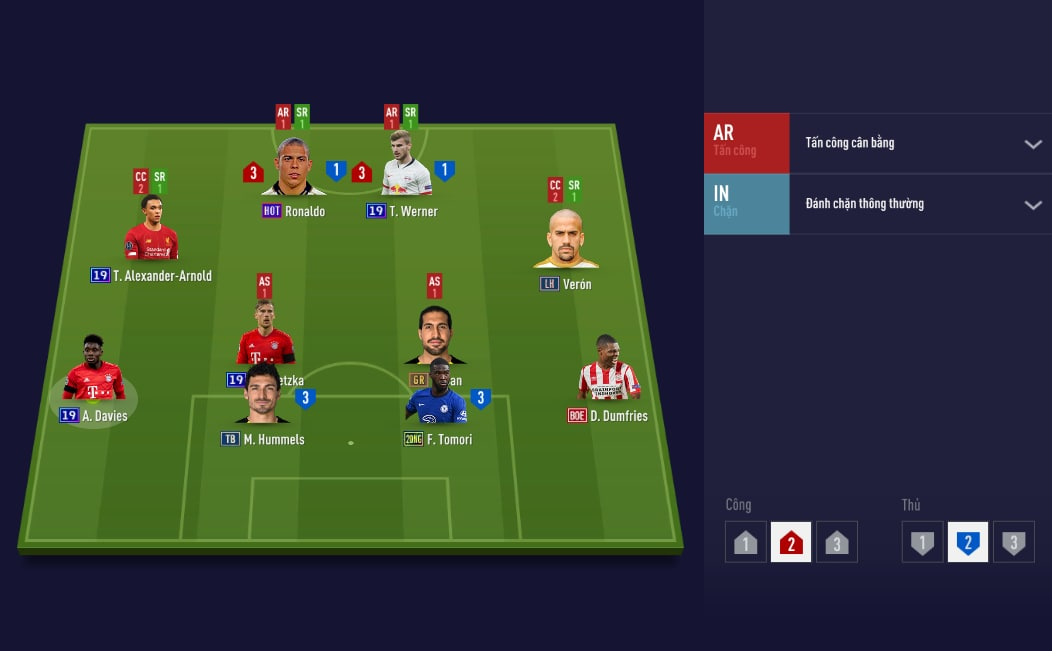Viewport: 1052px width, 651px height.
Task: Choose T. Alexander-Arnold on the formation
Action: pos(151,232)
